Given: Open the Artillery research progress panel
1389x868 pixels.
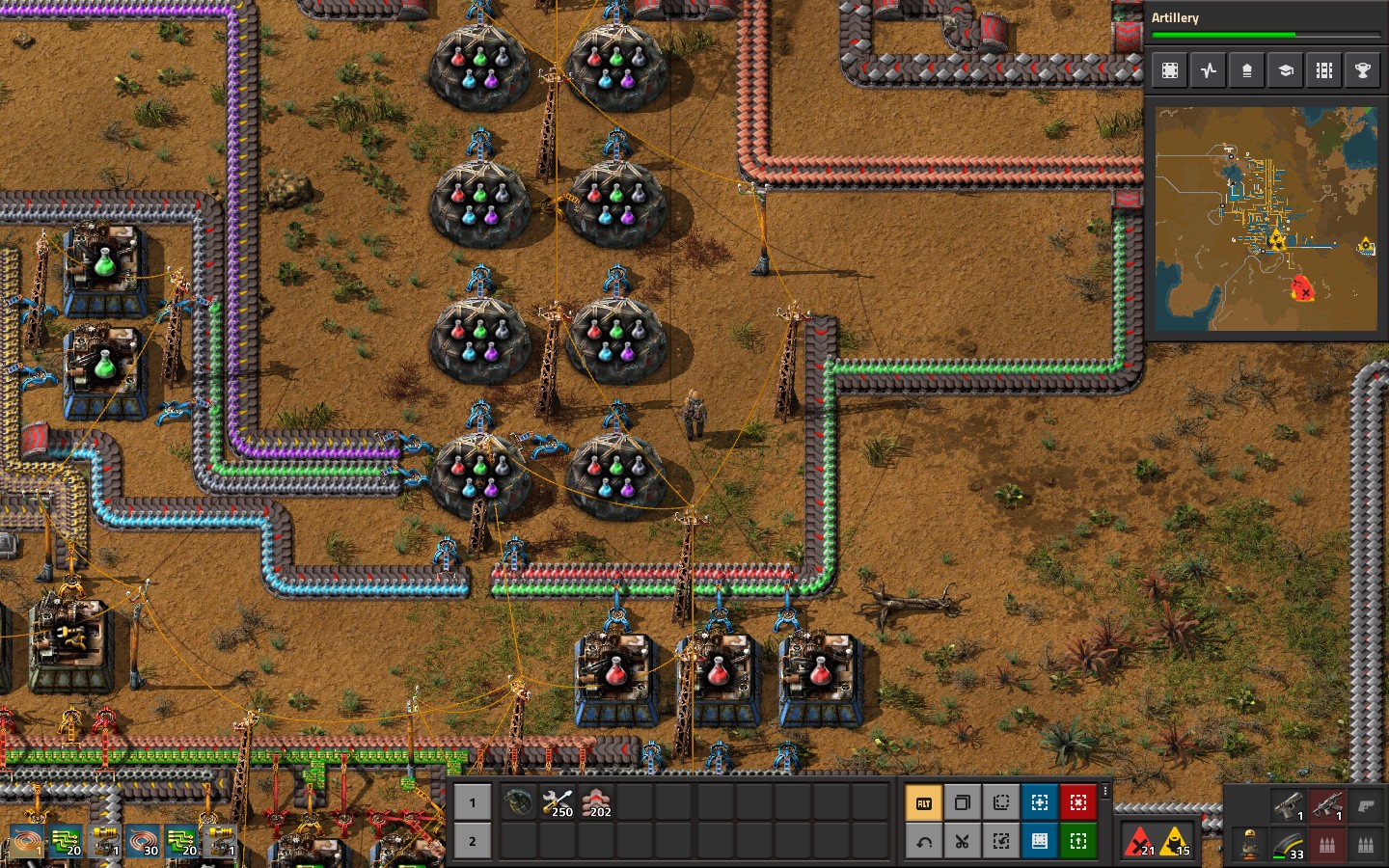Looking at the screenshot, I should coord(1266,25).
